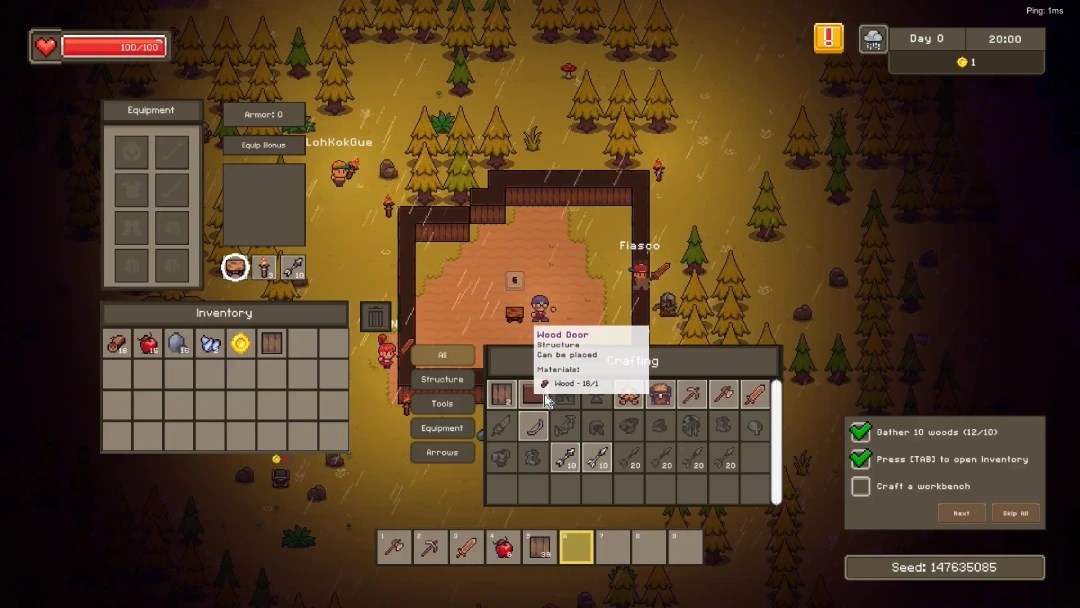Click the trash can icon

pos(375,317)
